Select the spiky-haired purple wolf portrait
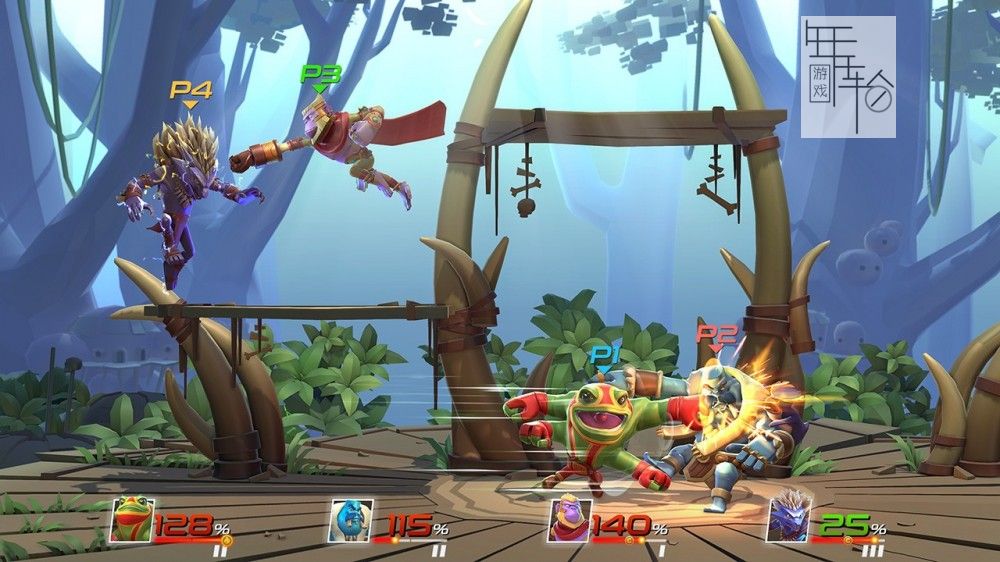This screenshot has width=1000, height=562. (789, 520)
